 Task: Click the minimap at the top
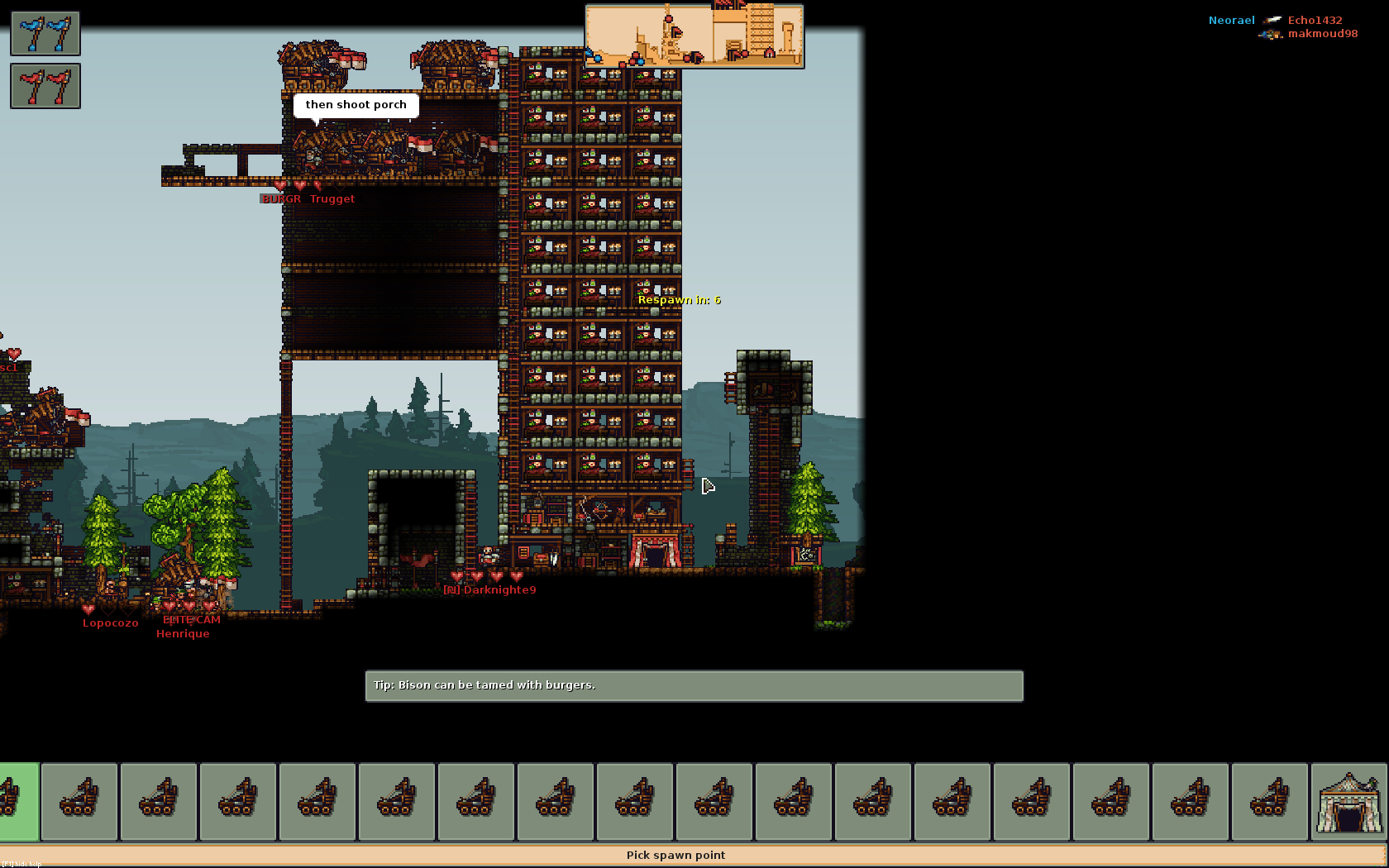[694, 36]
